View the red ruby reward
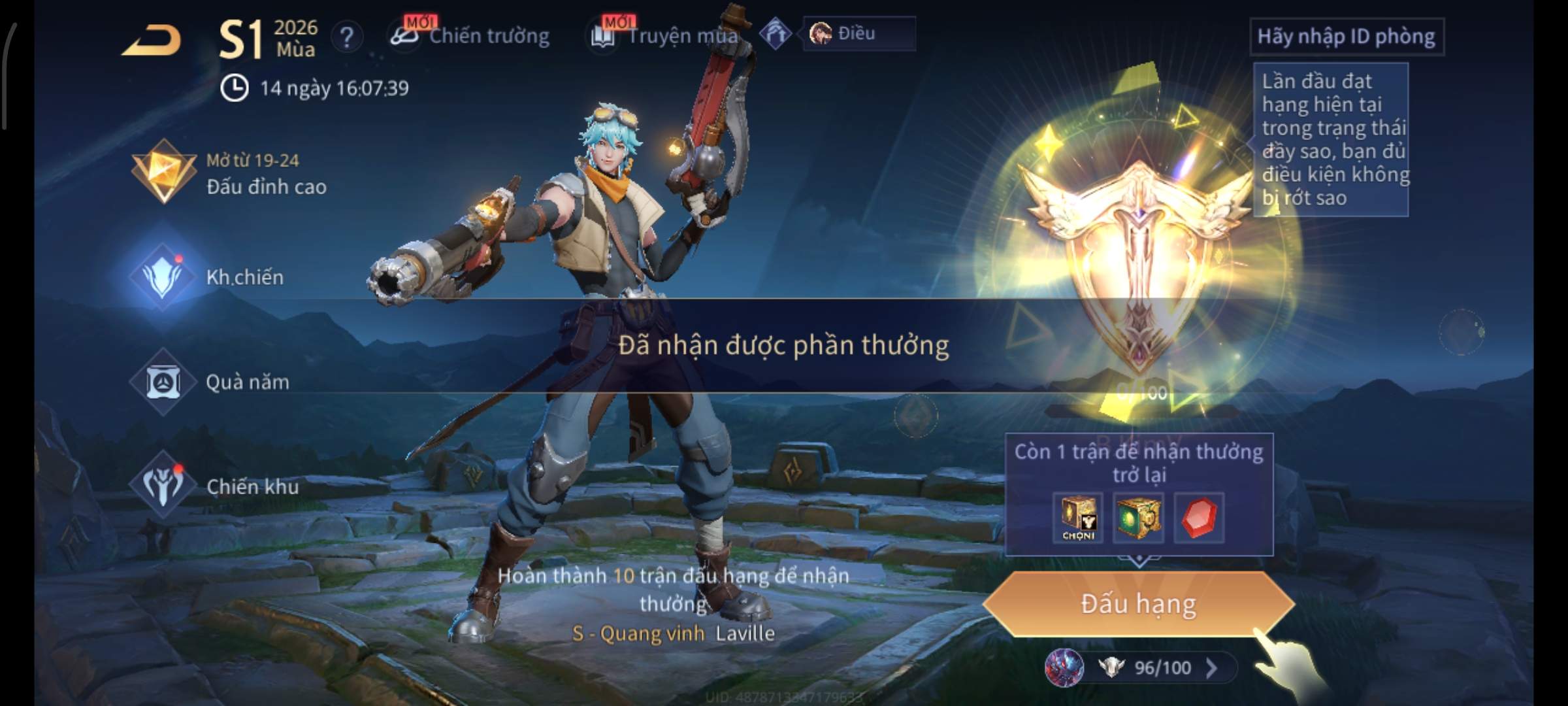Image resolution: width=1568 pixels, height=706 pixels. pyautogui.click(x=1199, y=518)
